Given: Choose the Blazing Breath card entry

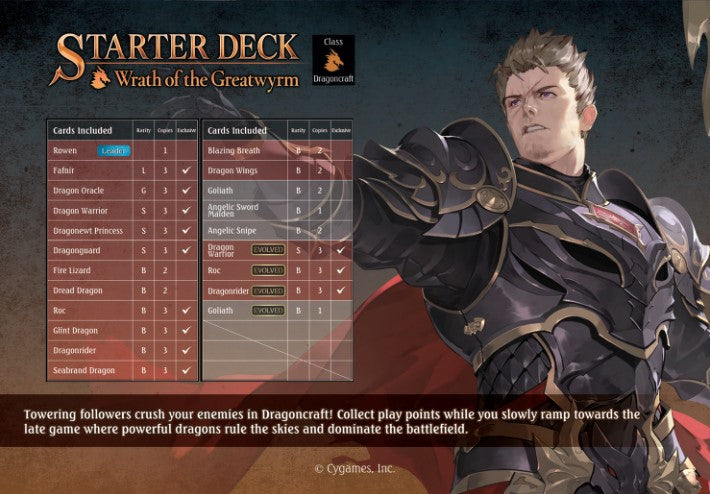Looking at the screenshot, I should coord(277,150).
